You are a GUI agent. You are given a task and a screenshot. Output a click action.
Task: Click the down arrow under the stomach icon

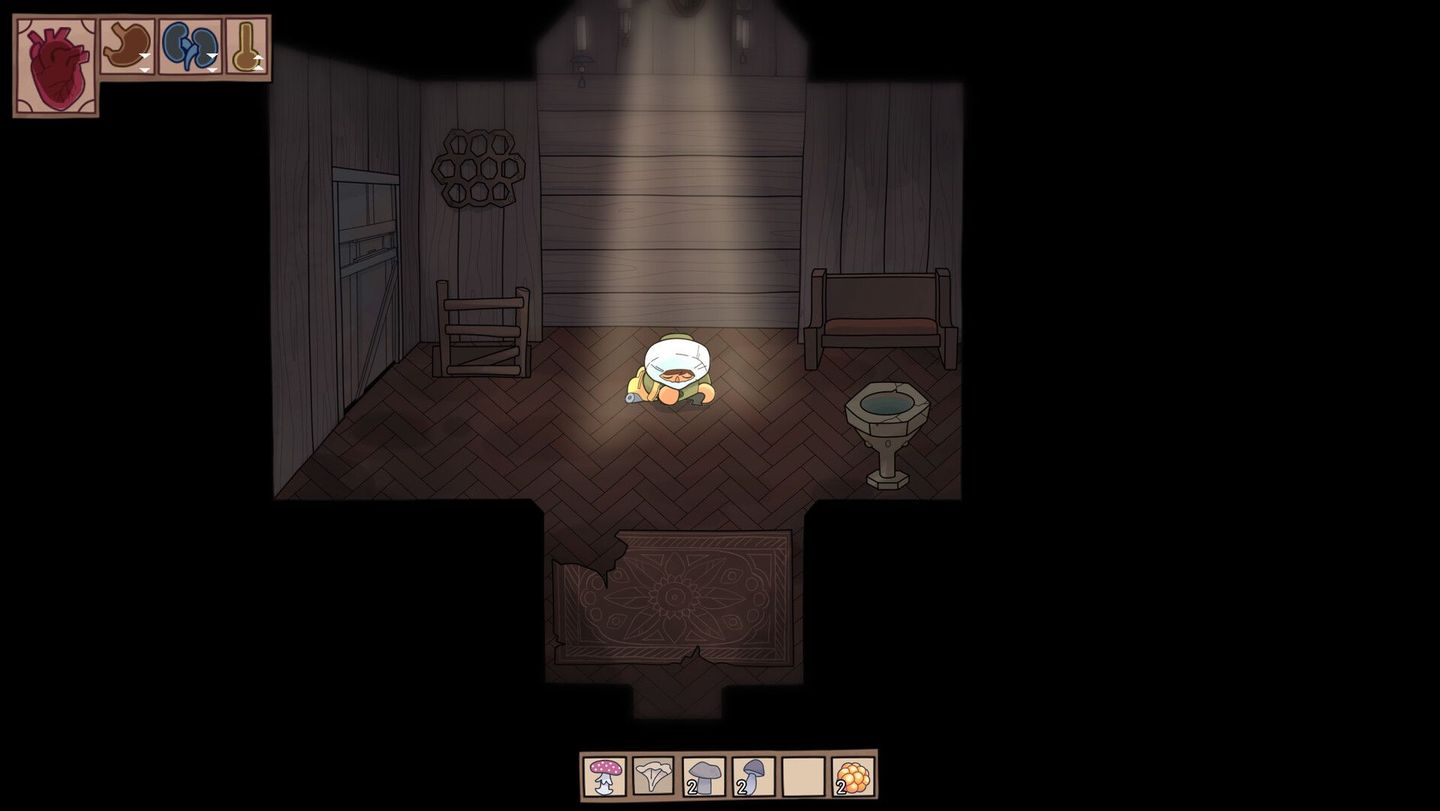[x=145, y=68]
